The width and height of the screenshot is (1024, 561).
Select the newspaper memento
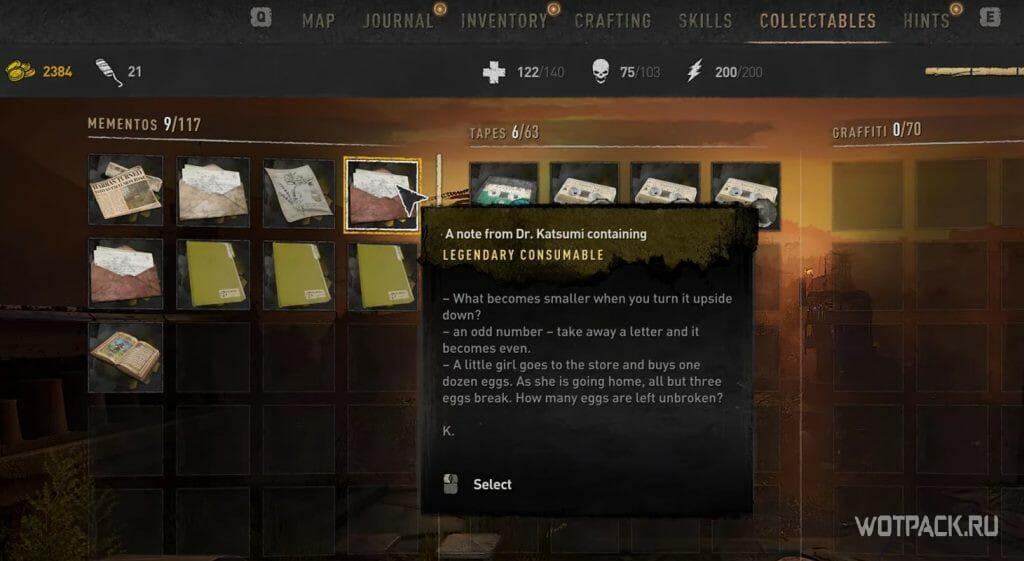point(125,191)
